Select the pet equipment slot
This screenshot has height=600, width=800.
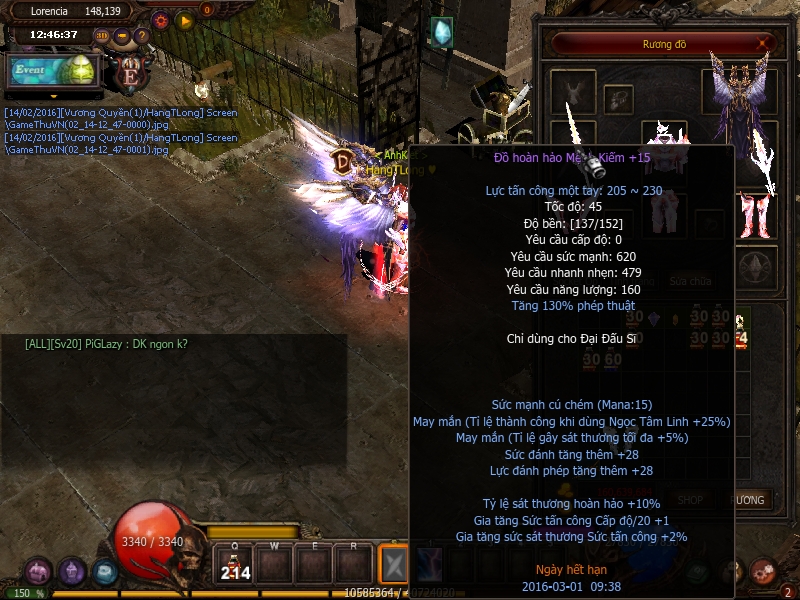[x=573, y=91]
